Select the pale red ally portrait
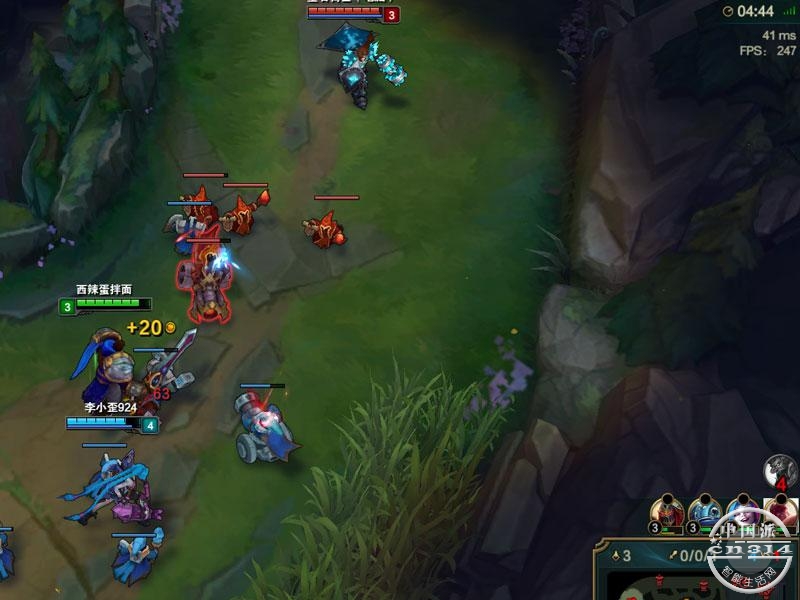This screenshot has height=600, width=800. pyautogui.click(x=781, y=510)
